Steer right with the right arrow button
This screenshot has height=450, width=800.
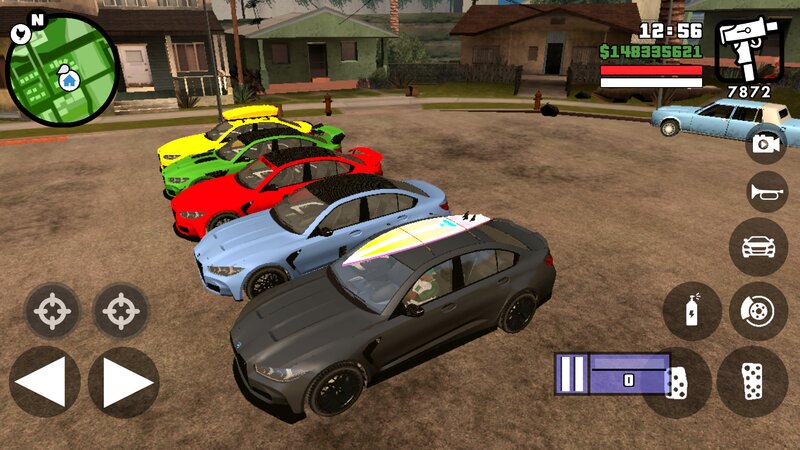click(x=124, y=382)
